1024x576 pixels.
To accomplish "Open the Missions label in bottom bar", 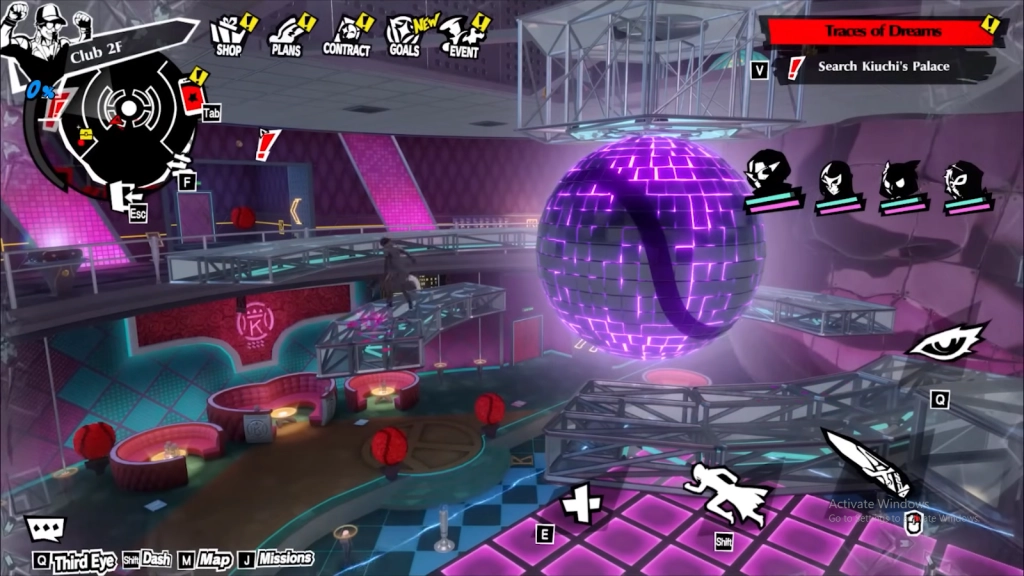I will point(285,559).
